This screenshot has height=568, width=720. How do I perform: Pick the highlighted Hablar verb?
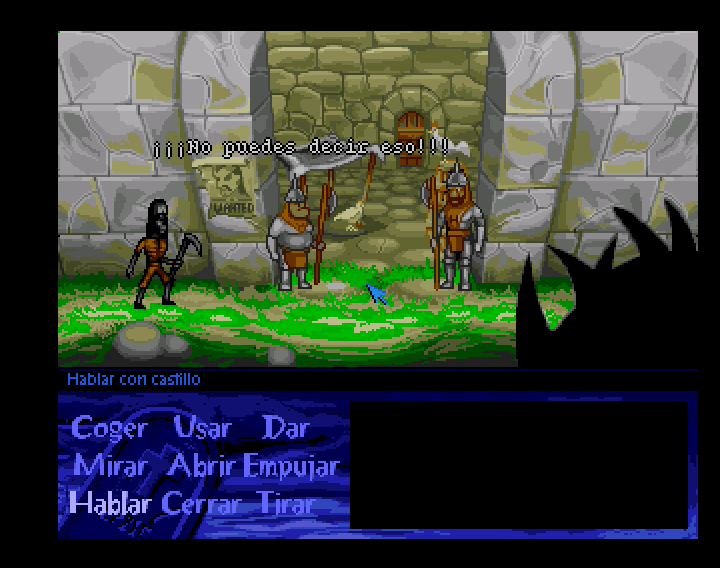pos(109,503)
